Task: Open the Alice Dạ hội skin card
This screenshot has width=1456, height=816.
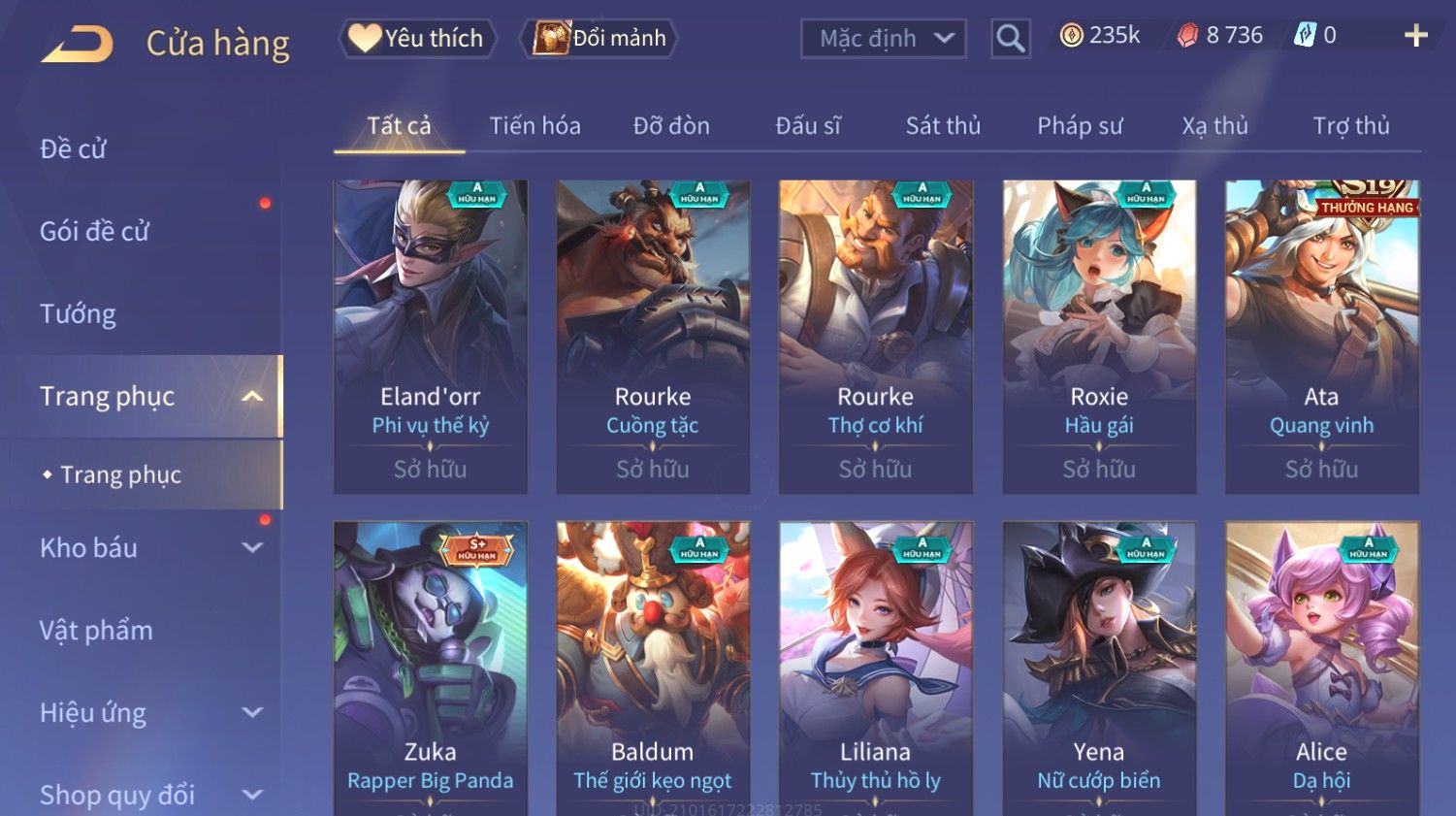Action: pos(1321,668)
